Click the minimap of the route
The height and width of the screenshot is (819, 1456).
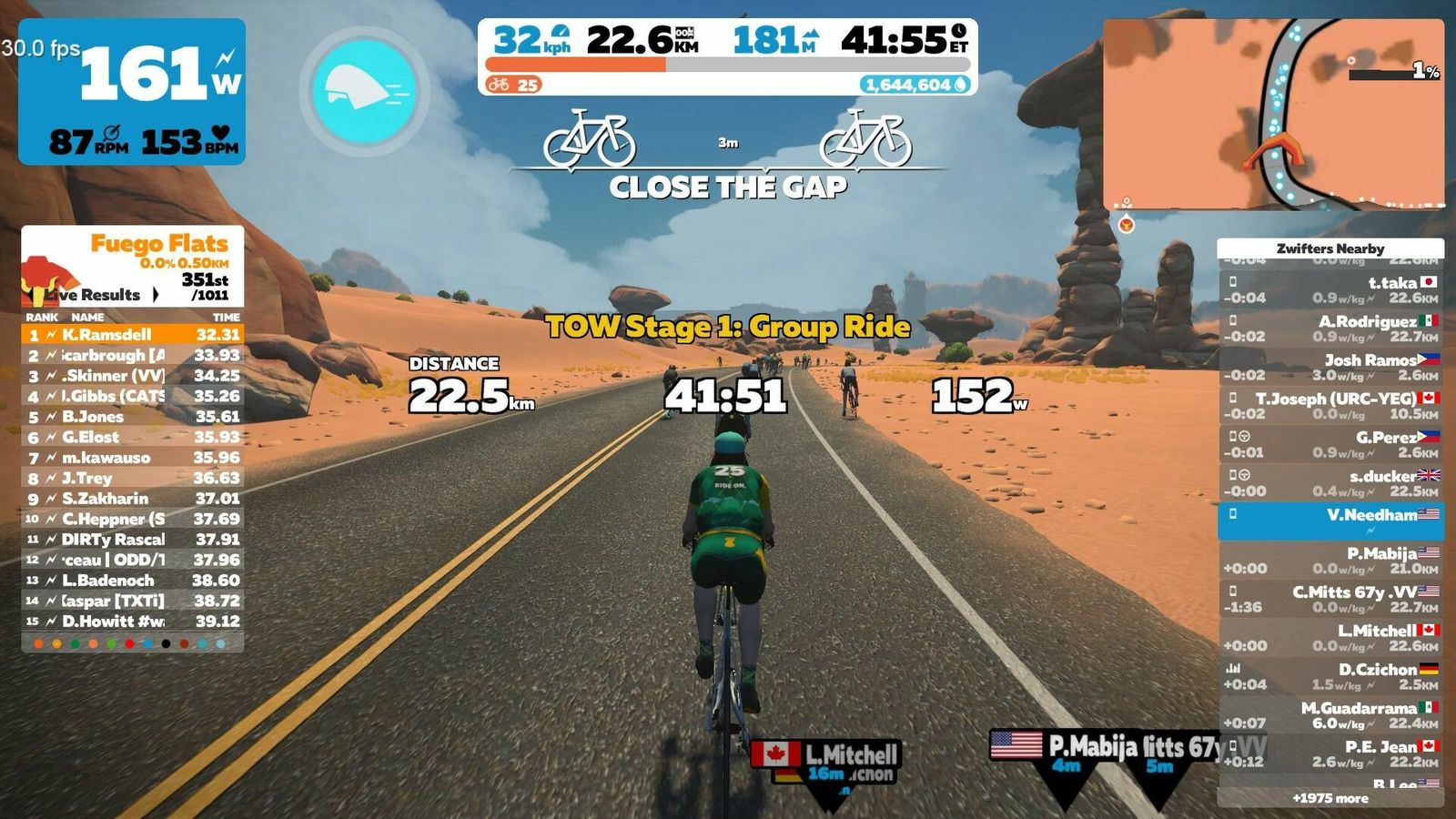point(1273,114)
